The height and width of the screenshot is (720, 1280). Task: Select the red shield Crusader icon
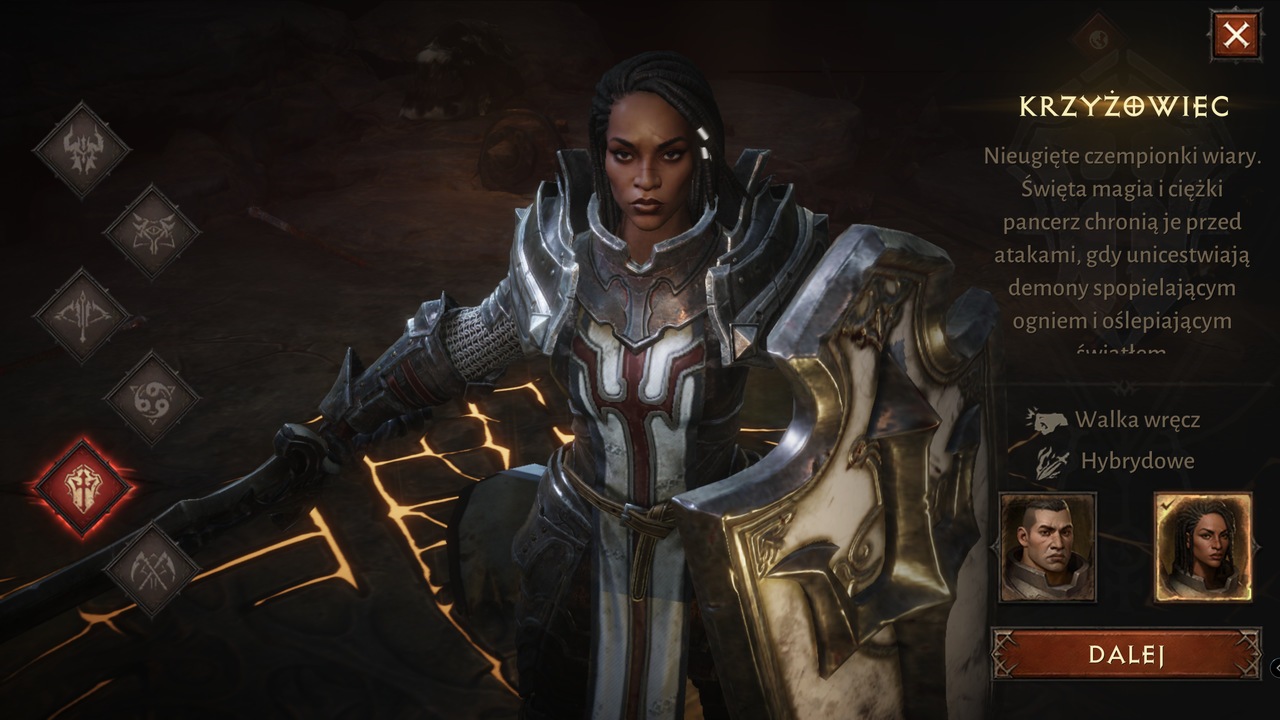[81, 487]
